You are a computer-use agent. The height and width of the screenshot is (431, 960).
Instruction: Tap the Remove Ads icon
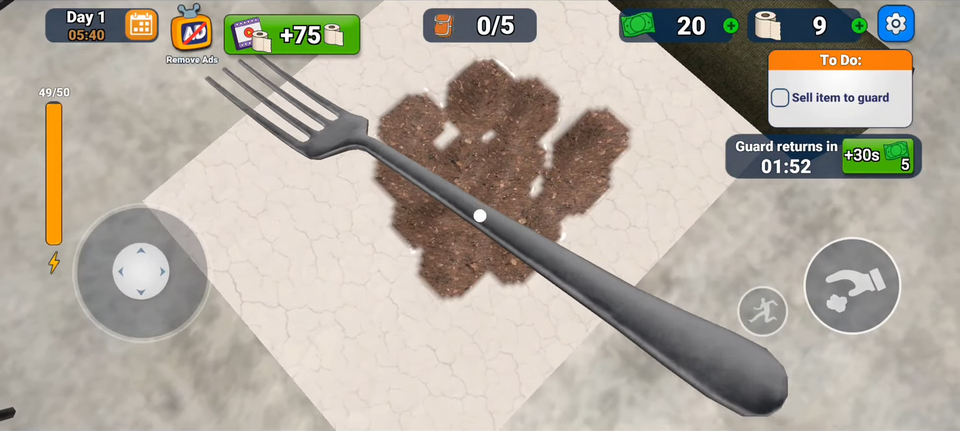(x=191, y=33)
